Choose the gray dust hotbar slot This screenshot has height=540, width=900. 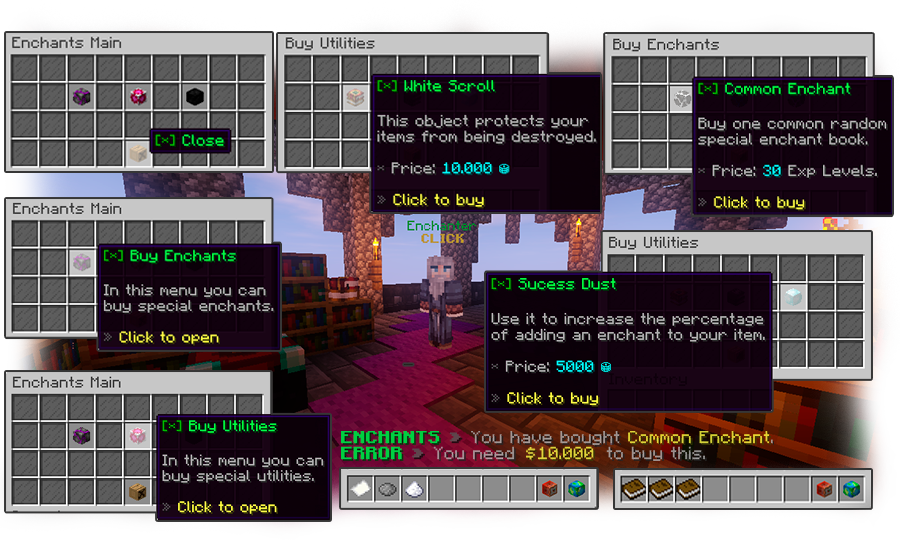(x=386, y=490)
